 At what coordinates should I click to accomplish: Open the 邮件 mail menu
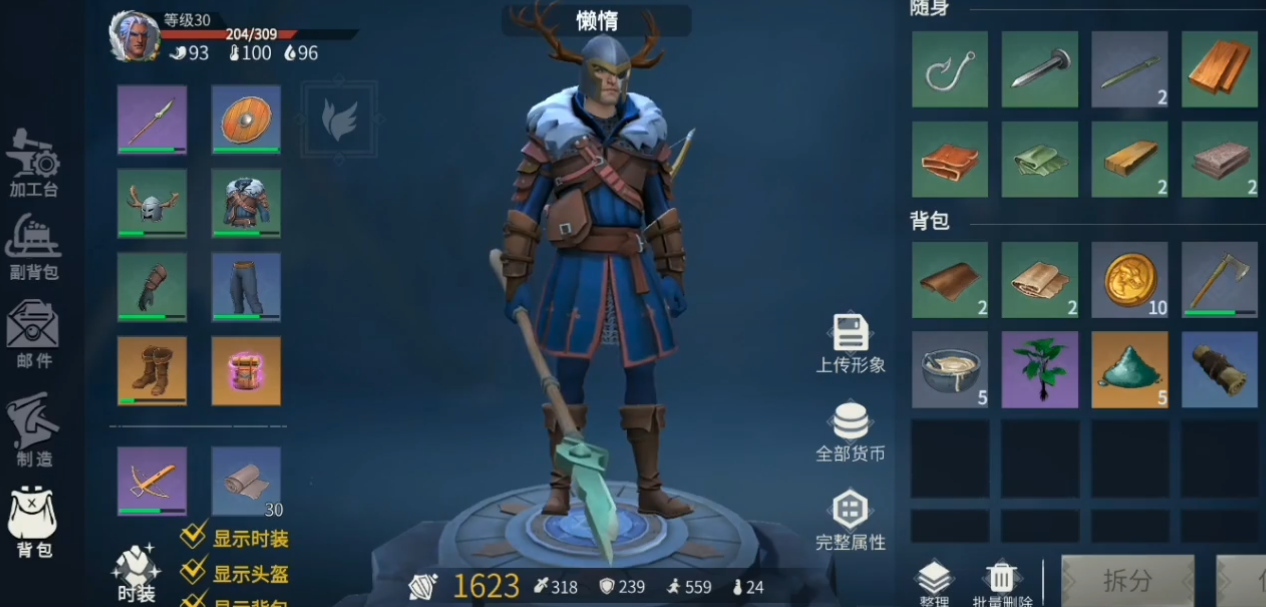(x=33, y=334)
